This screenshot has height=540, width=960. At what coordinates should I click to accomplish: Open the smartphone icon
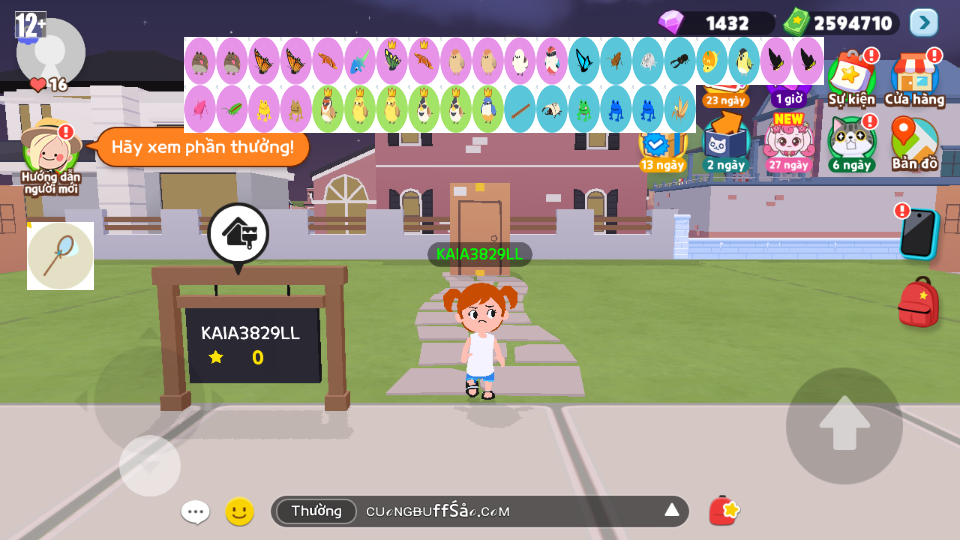(x=917, y=234)
